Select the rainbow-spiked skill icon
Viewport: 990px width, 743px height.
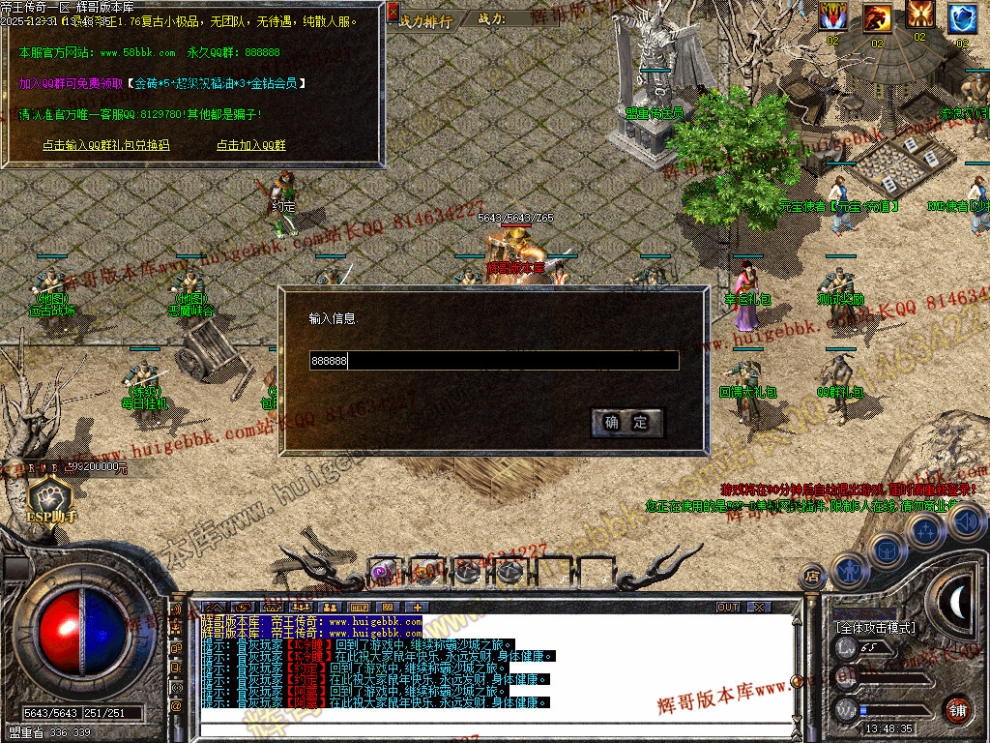833,16
